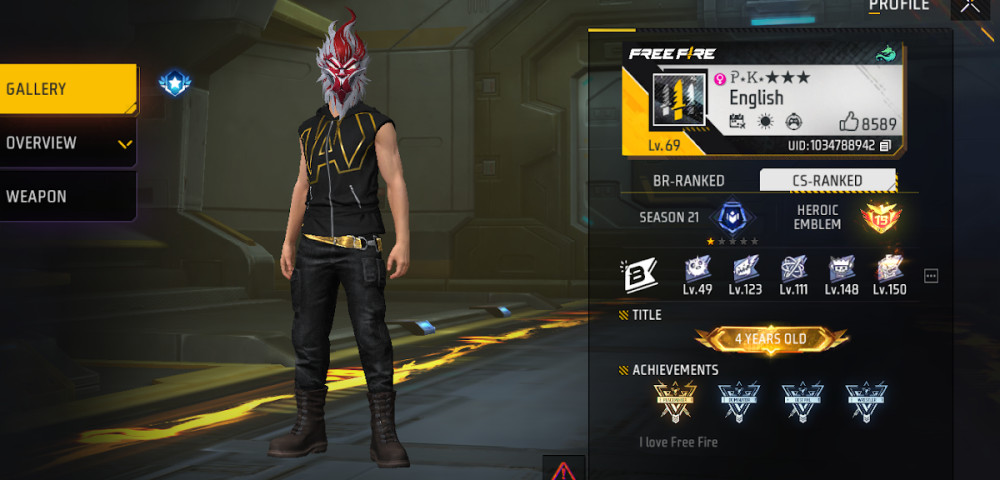This screenshot has height=480, width=1000.
Task: Select the CS-Ranked tab
Action: coord(825,181)
